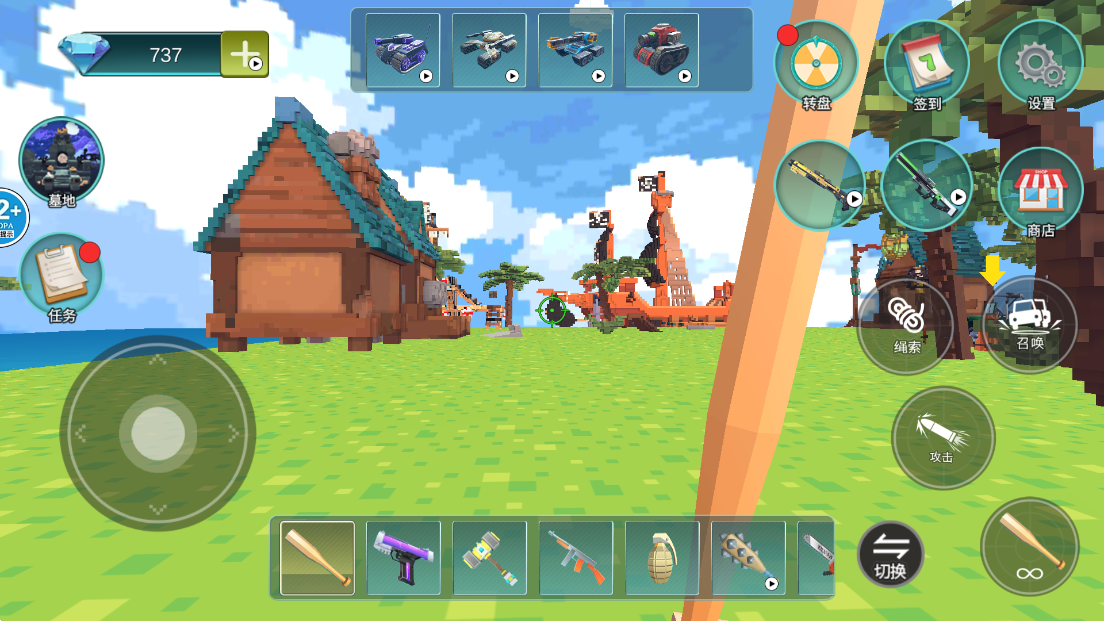The width and height of the screenshot is (1104, 621).
Task: Select the orange submachine gun slot
Action: tap(575, 558)
